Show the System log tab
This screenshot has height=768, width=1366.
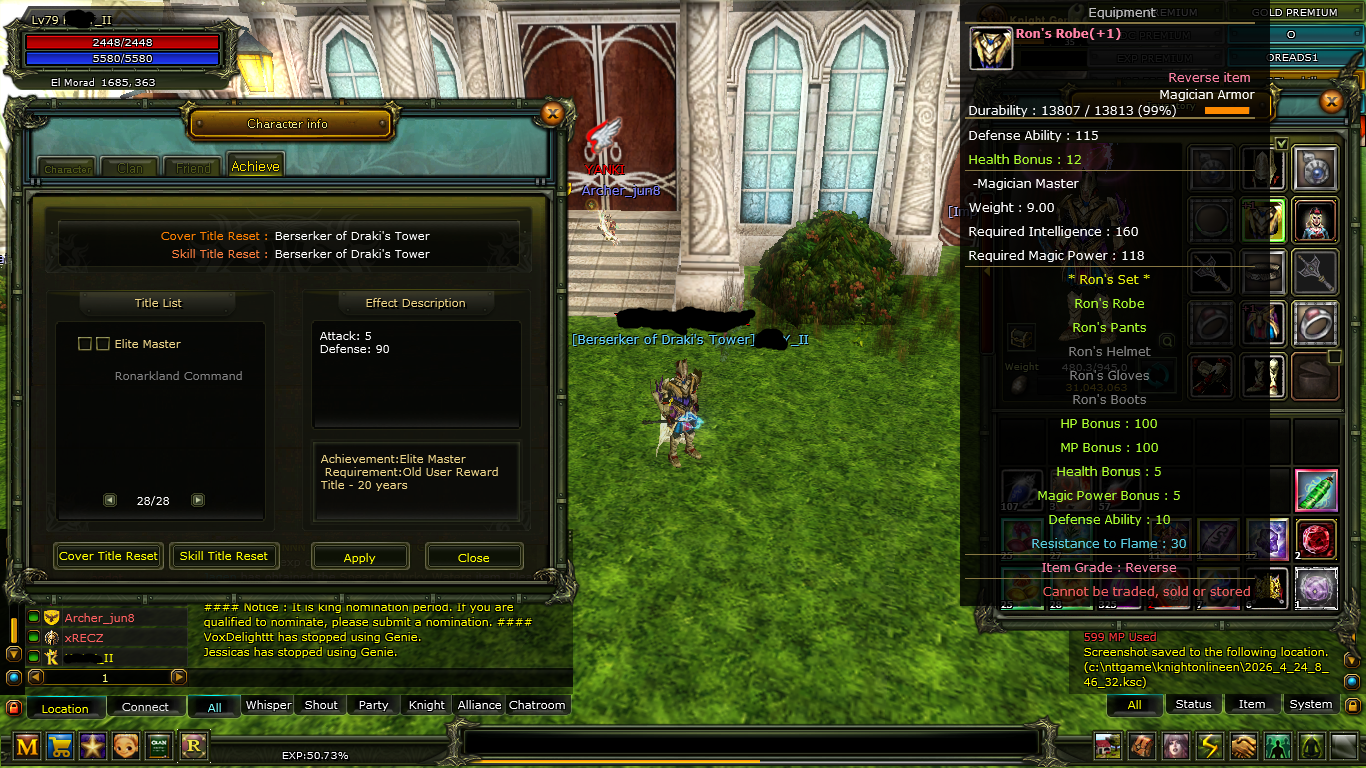(1310, 704)
